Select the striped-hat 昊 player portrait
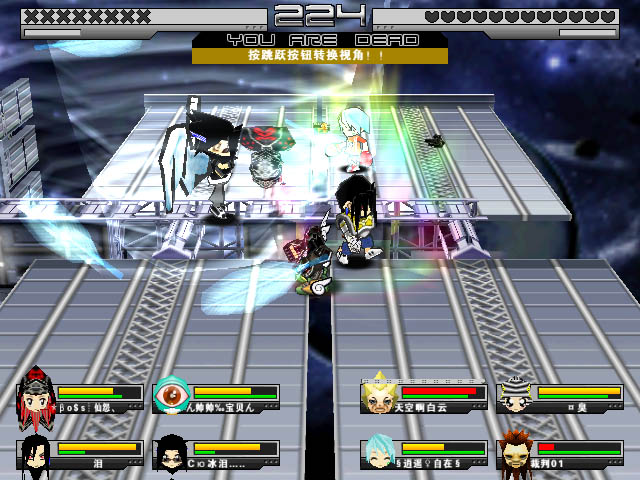640x480 pixels. [x=515, y=397]
